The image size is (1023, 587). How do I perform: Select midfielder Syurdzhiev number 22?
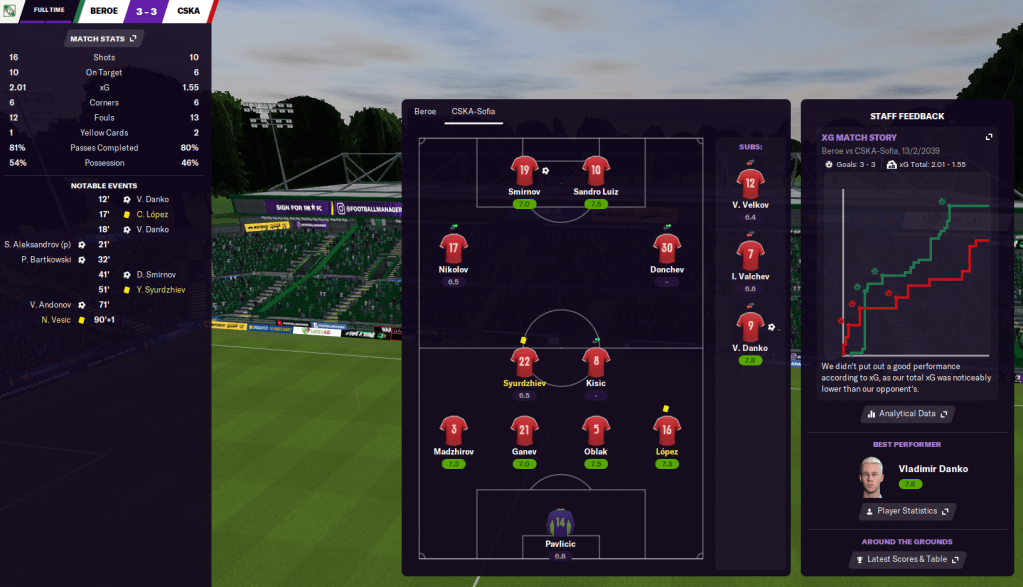[524, 362]
